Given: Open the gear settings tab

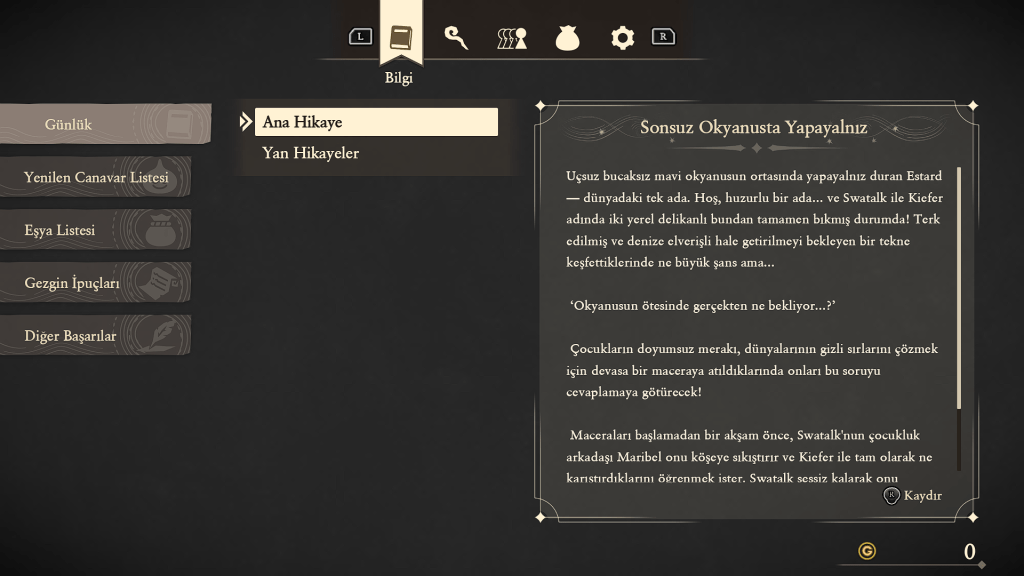Looking at the screenshot, I should pyautogui.click(x=622, y=38).
